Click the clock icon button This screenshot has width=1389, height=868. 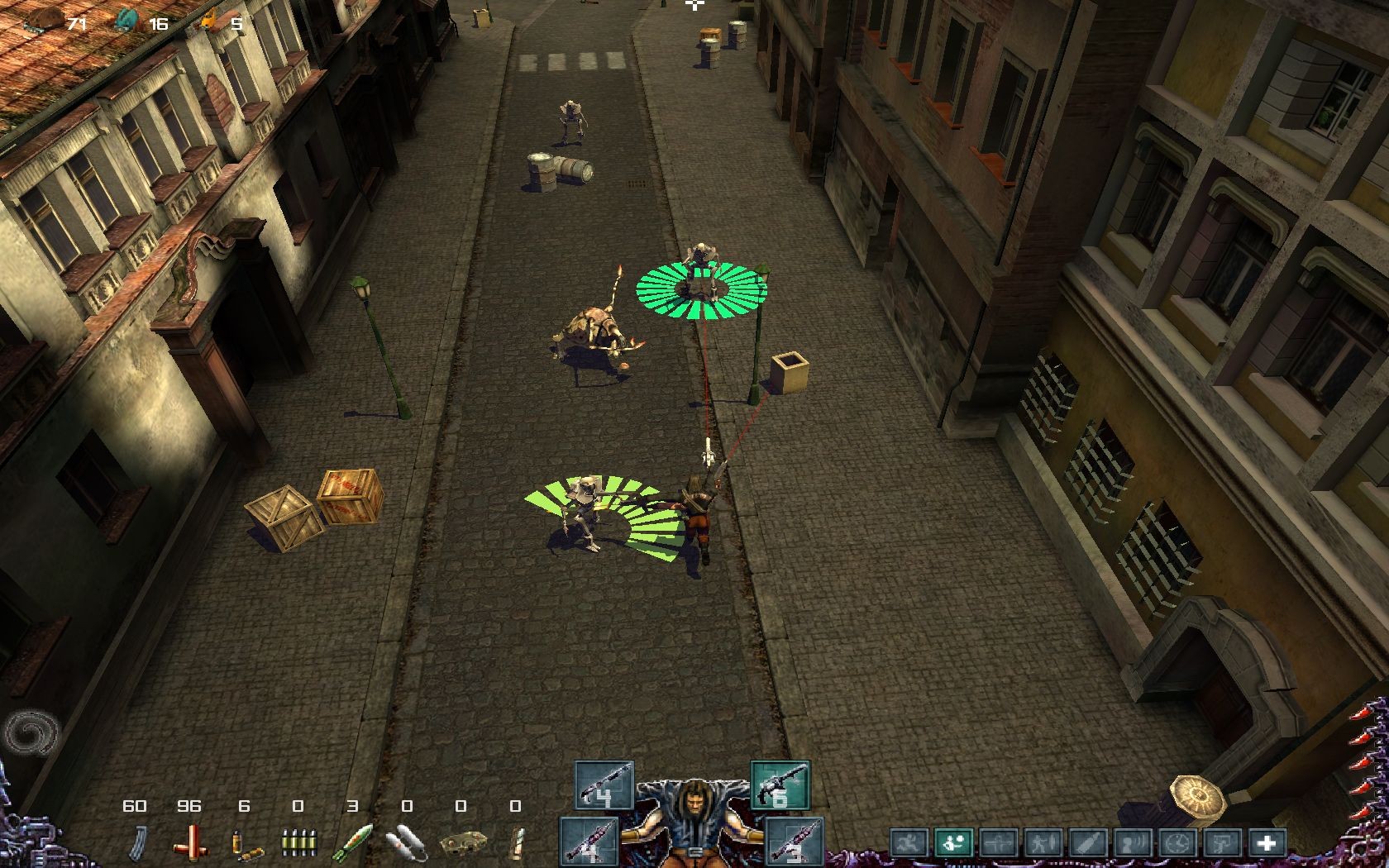point(1176,843)
